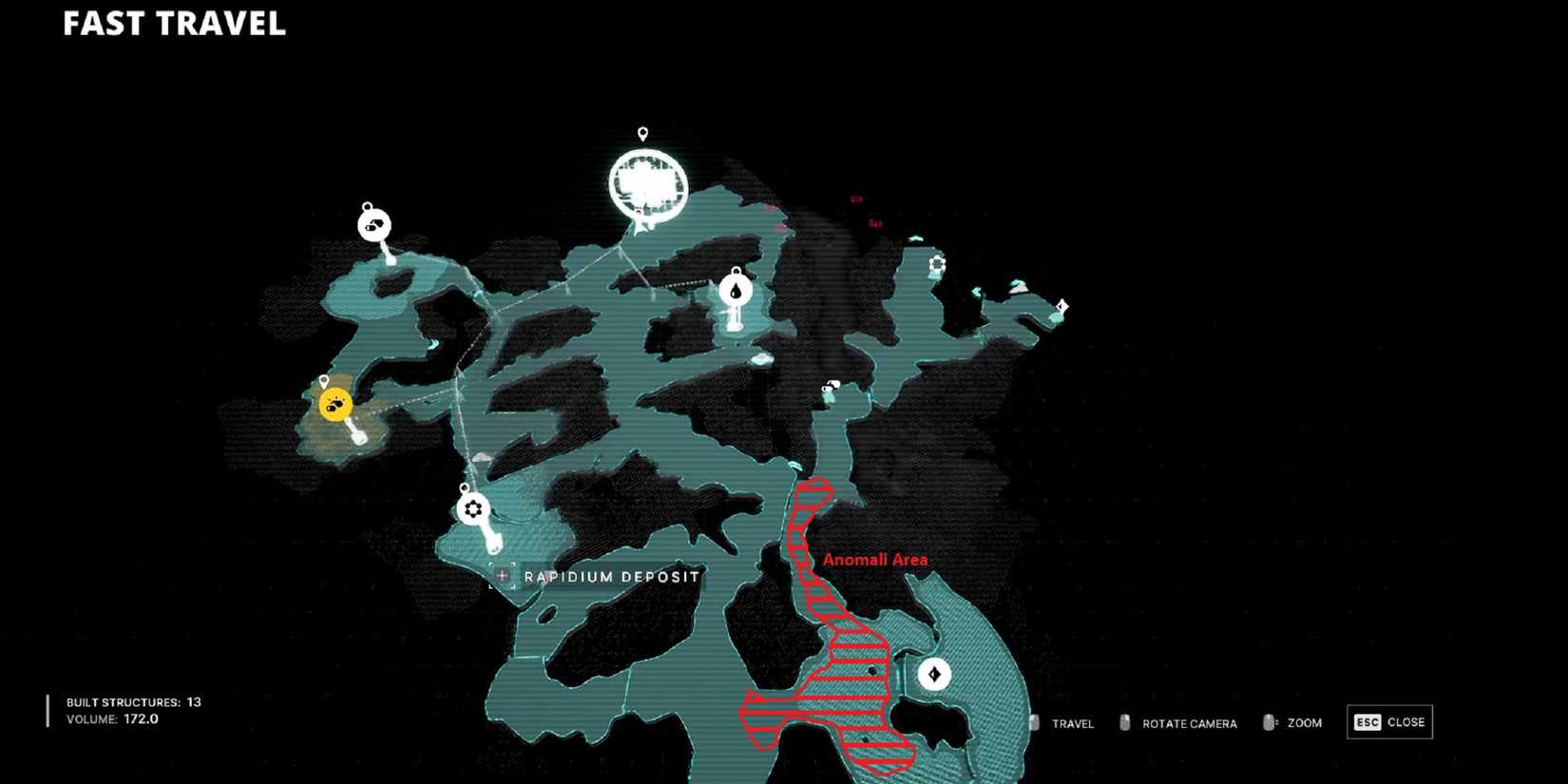Click the rotate camera mouse indicator
The height and width of the screenshot is (784, 1568).
(x=1125, y=723)
